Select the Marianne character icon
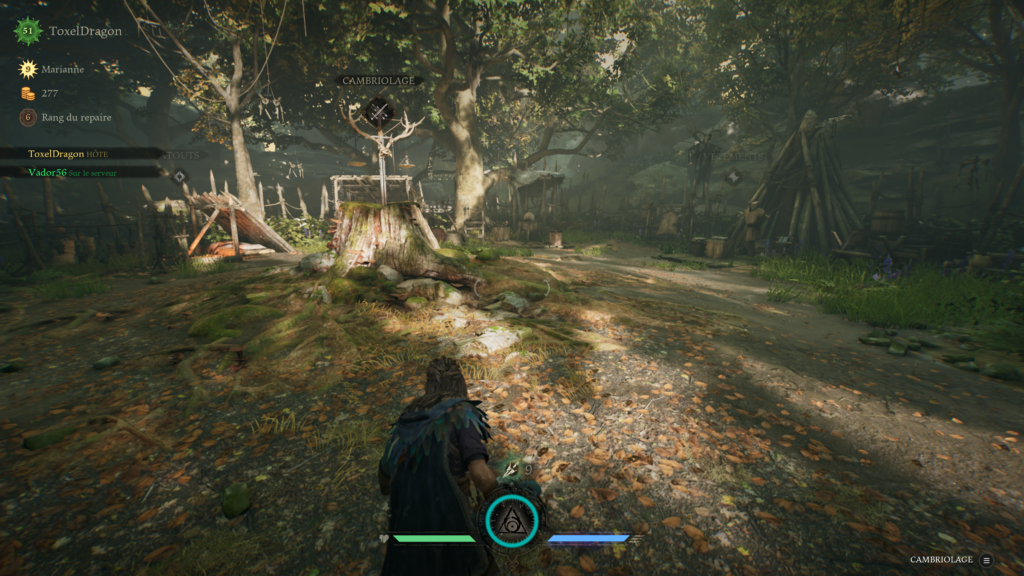1024x576 pixels. pos(28,70)
